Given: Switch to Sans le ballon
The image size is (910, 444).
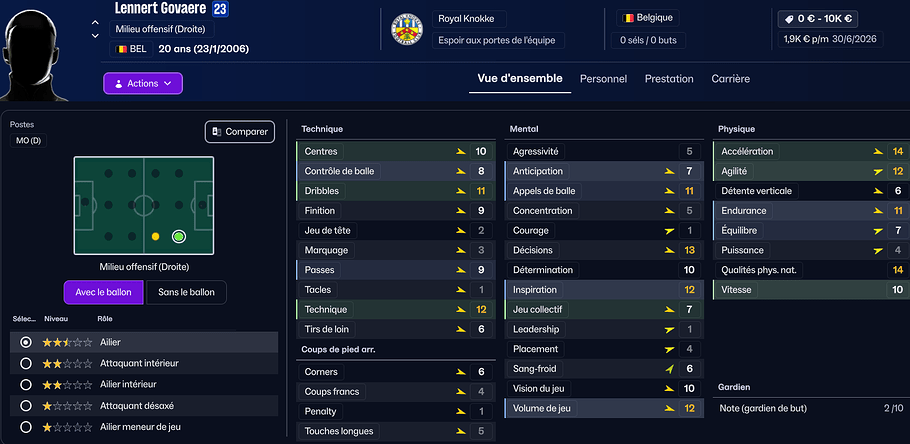Looking at the screenshot, I should pyautogui.click(x=186, y=292).
